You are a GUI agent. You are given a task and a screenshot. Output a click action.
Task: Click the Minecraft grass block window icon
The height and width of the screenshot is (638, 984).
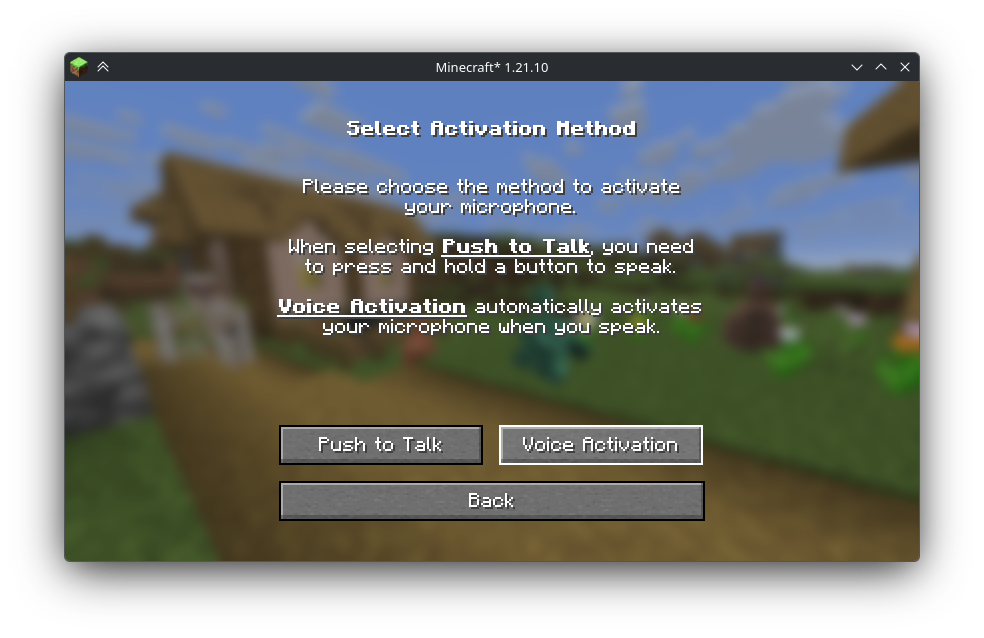point(79,67)
